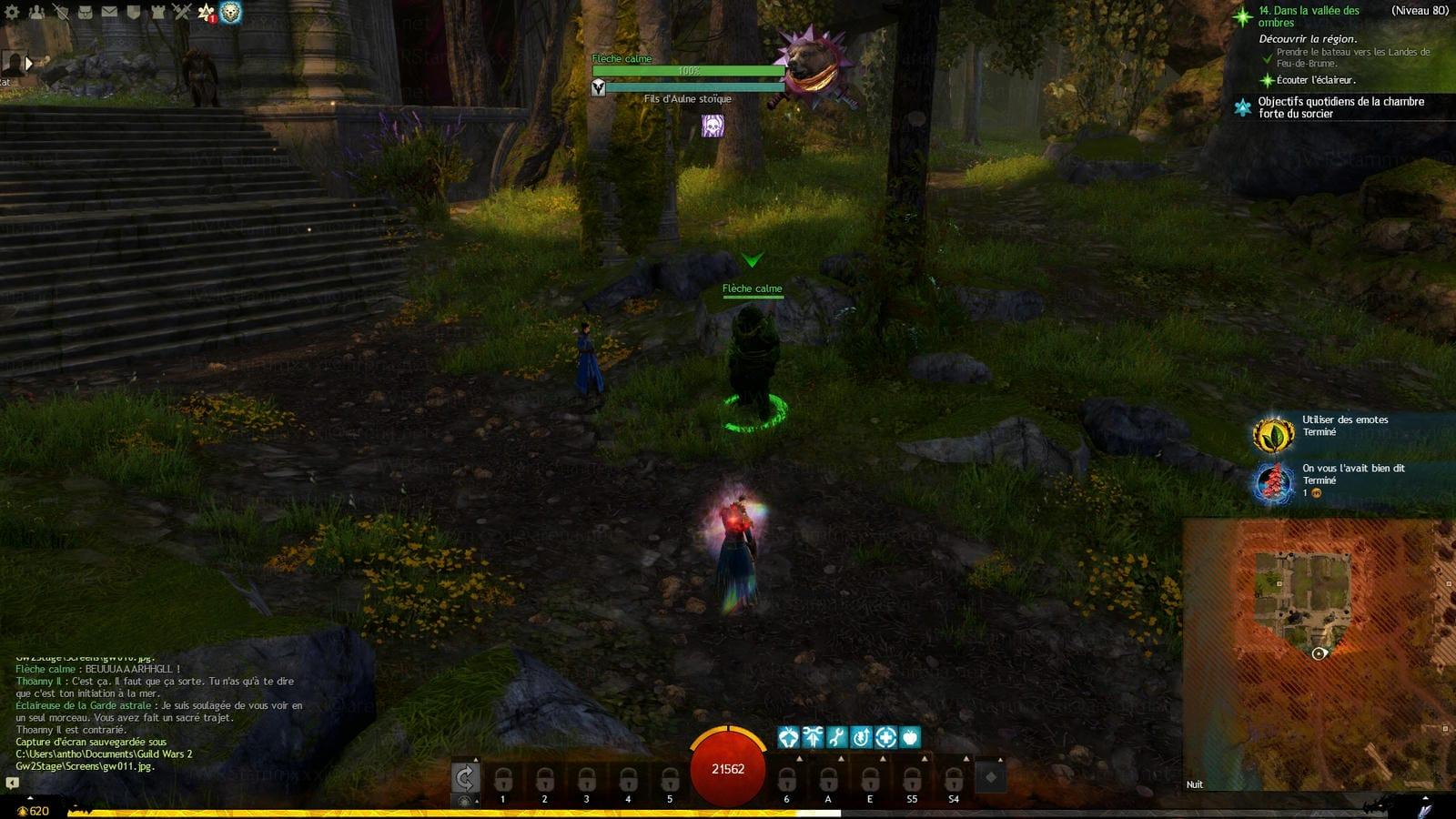
Task: Click the weapon swap arrows button
Action: tap(465, 777)
